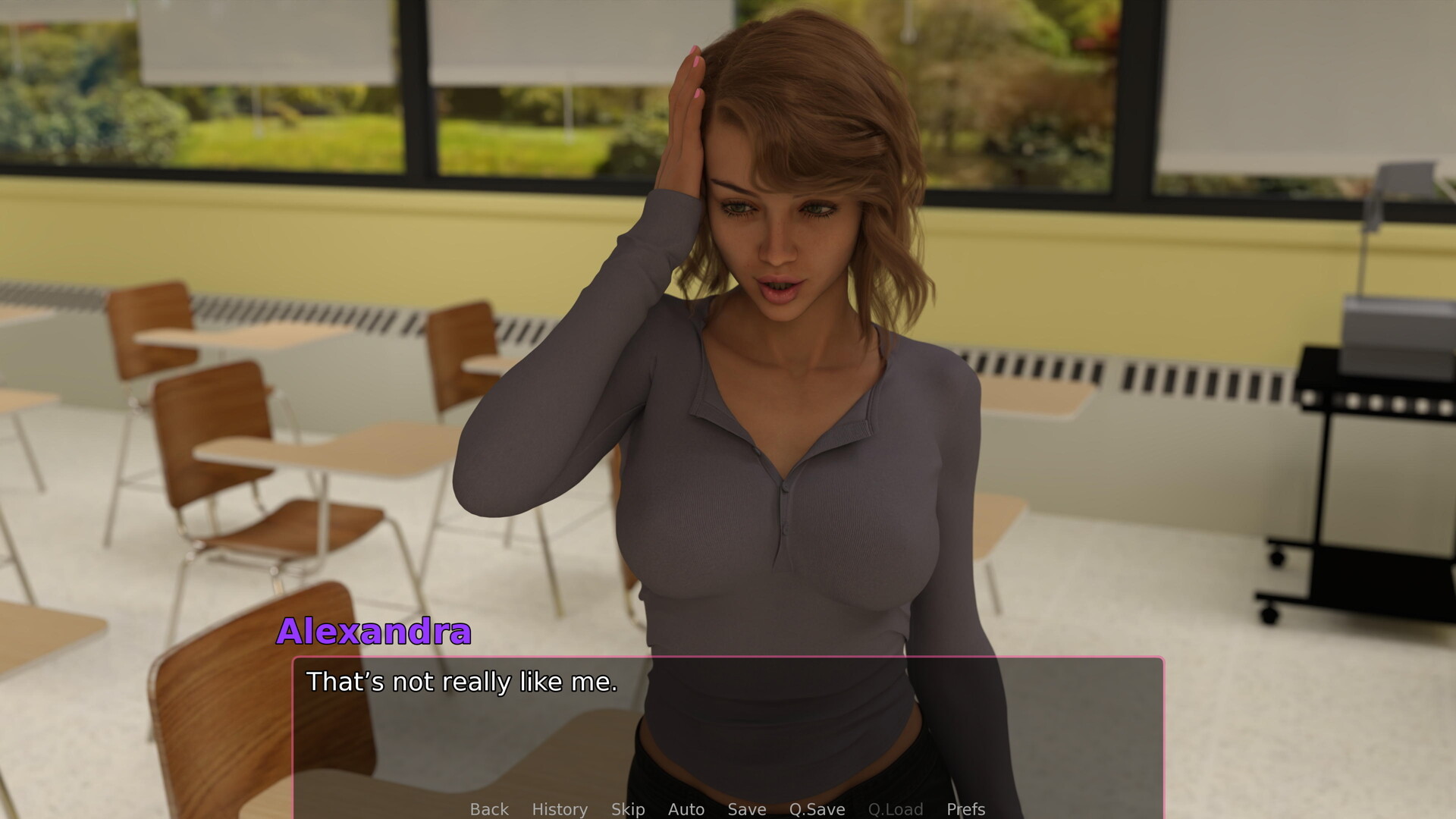Image resolution: width=1456 pixels, height=819 pixels.
Task: Click Q.Save for an instant save
Action: (817, 809)
